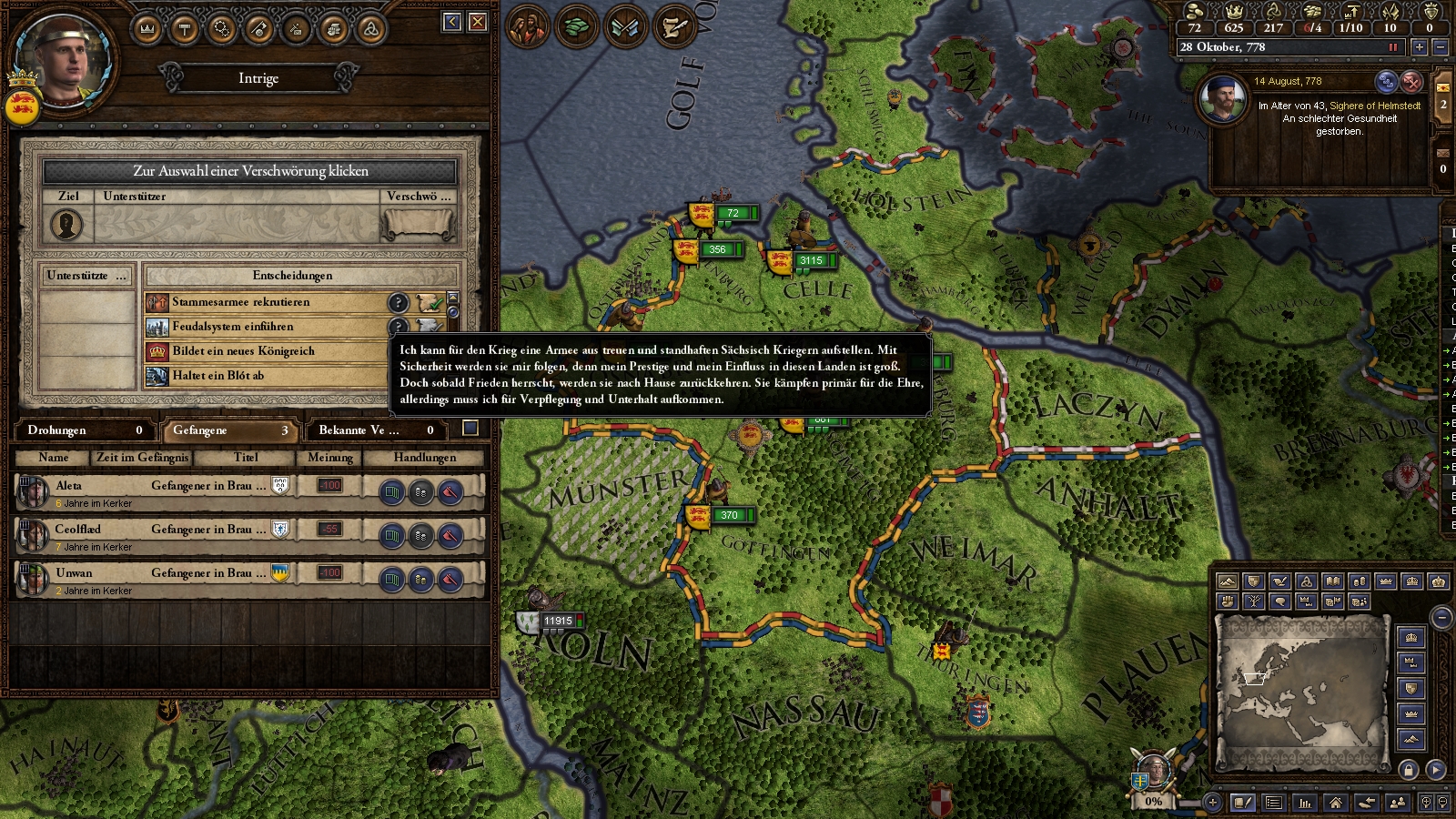Open Sighere of Helmstedt death notification portrait
The width and height of the screenshot is (1456, 819).
(1222, 99)
